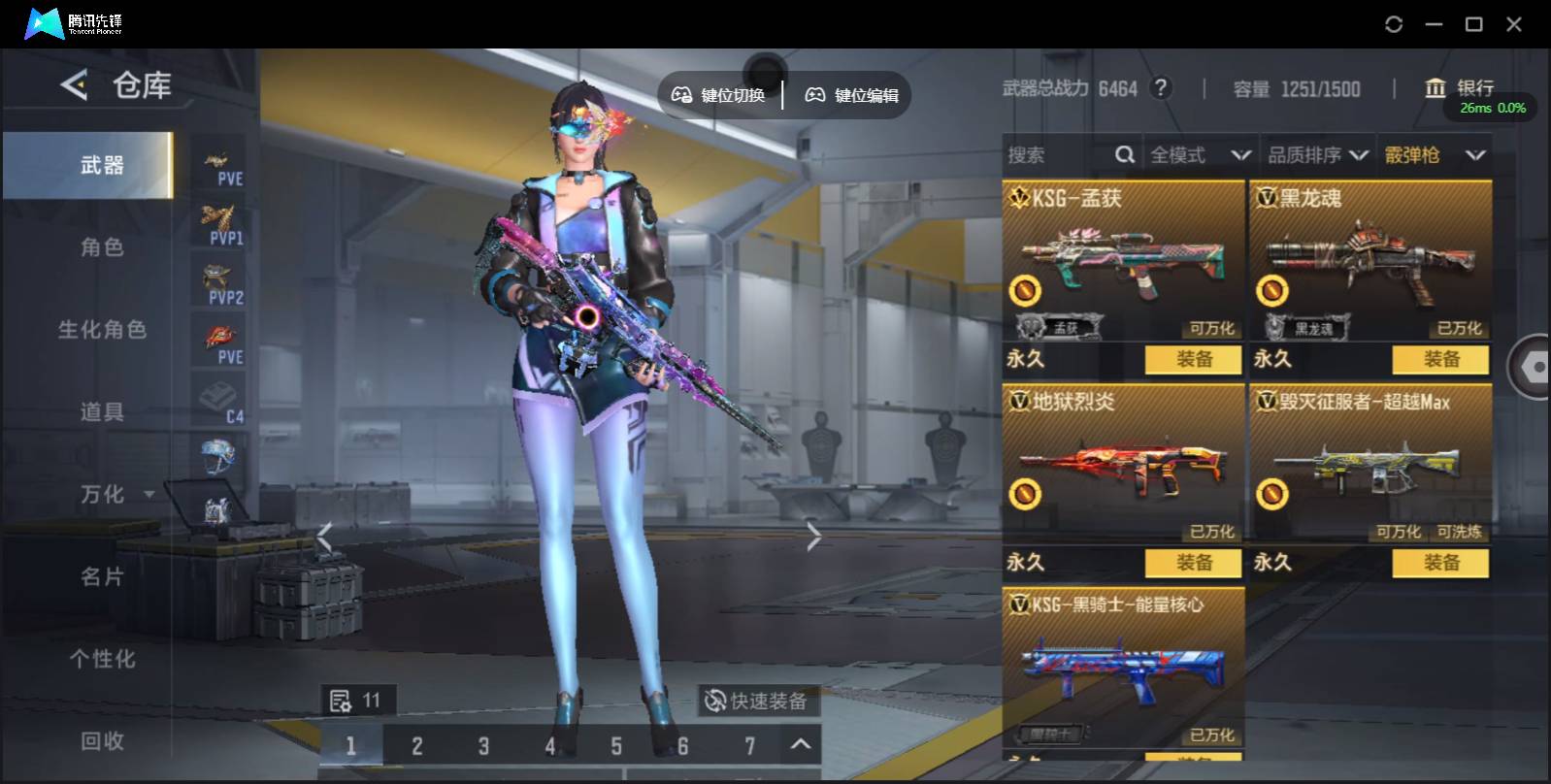Screen dimensions: 1551x784
Task: Change the 霰弹枪 weapon type filter
Action: point(1435,155)
